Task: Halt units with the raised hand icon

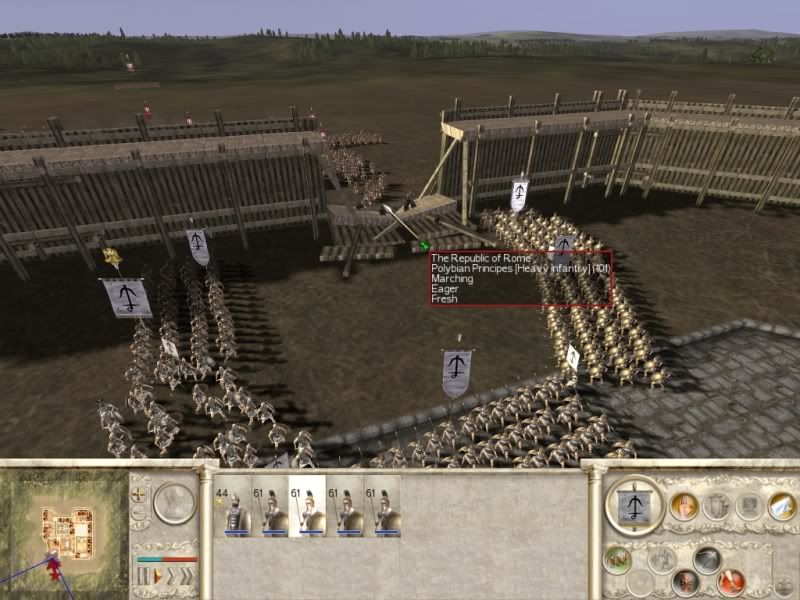Action: click(684, 506)
